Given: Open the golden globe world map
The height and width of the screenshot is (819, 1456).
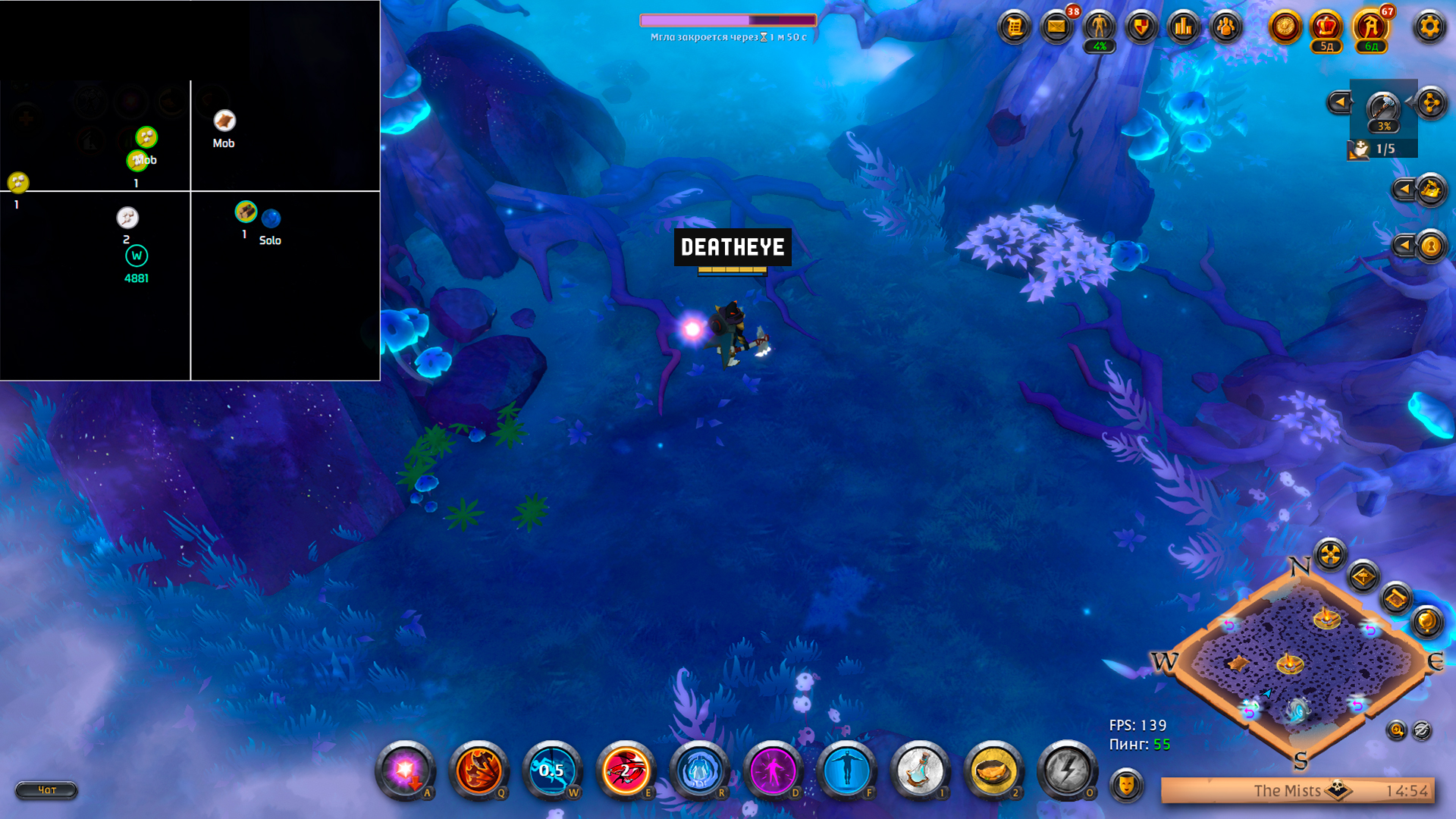Looking at the screenshot, I should coord(1426,622).
